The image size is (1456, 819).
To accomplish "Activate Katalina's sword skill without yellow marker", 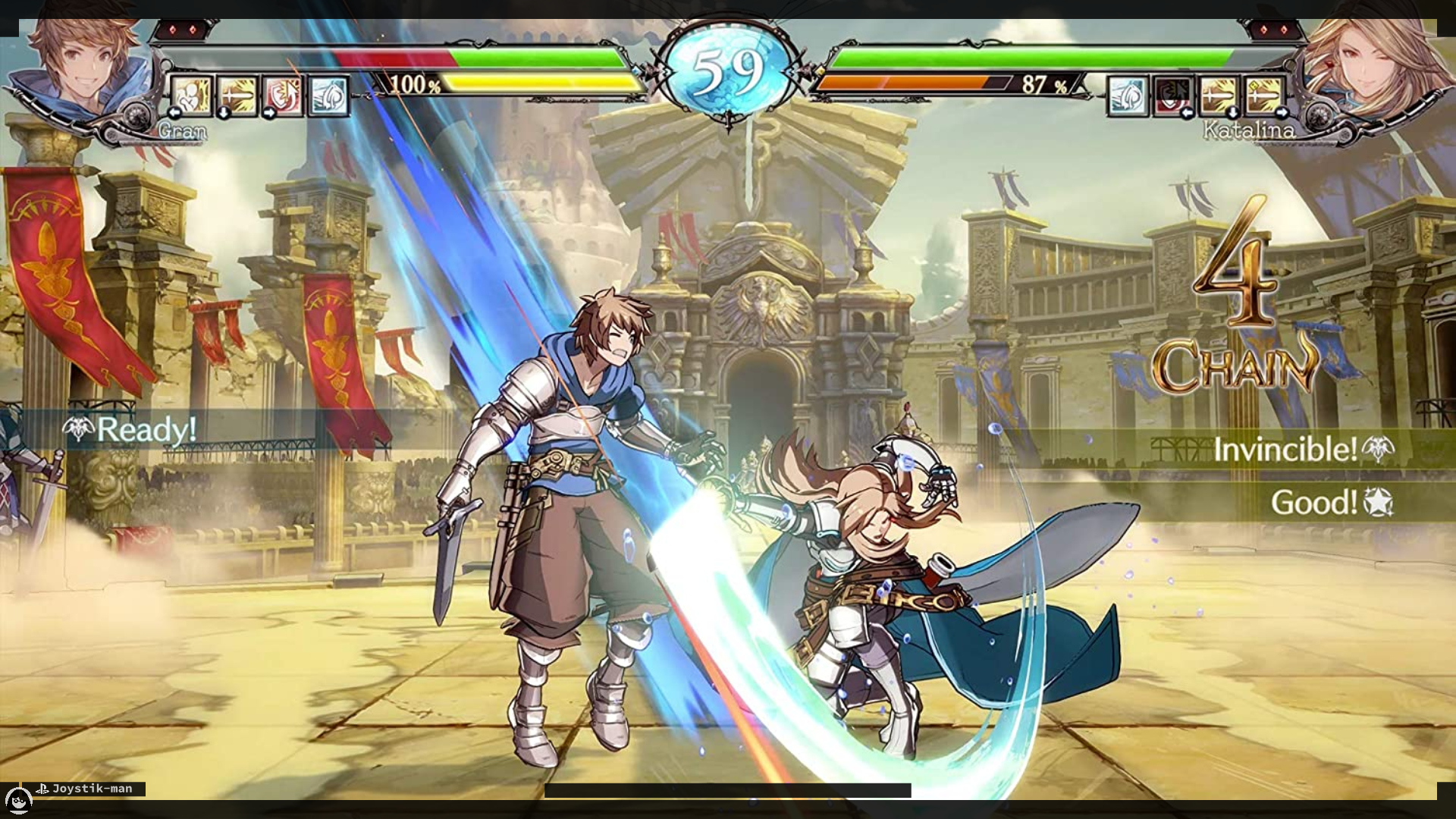I will point(1219,96).
